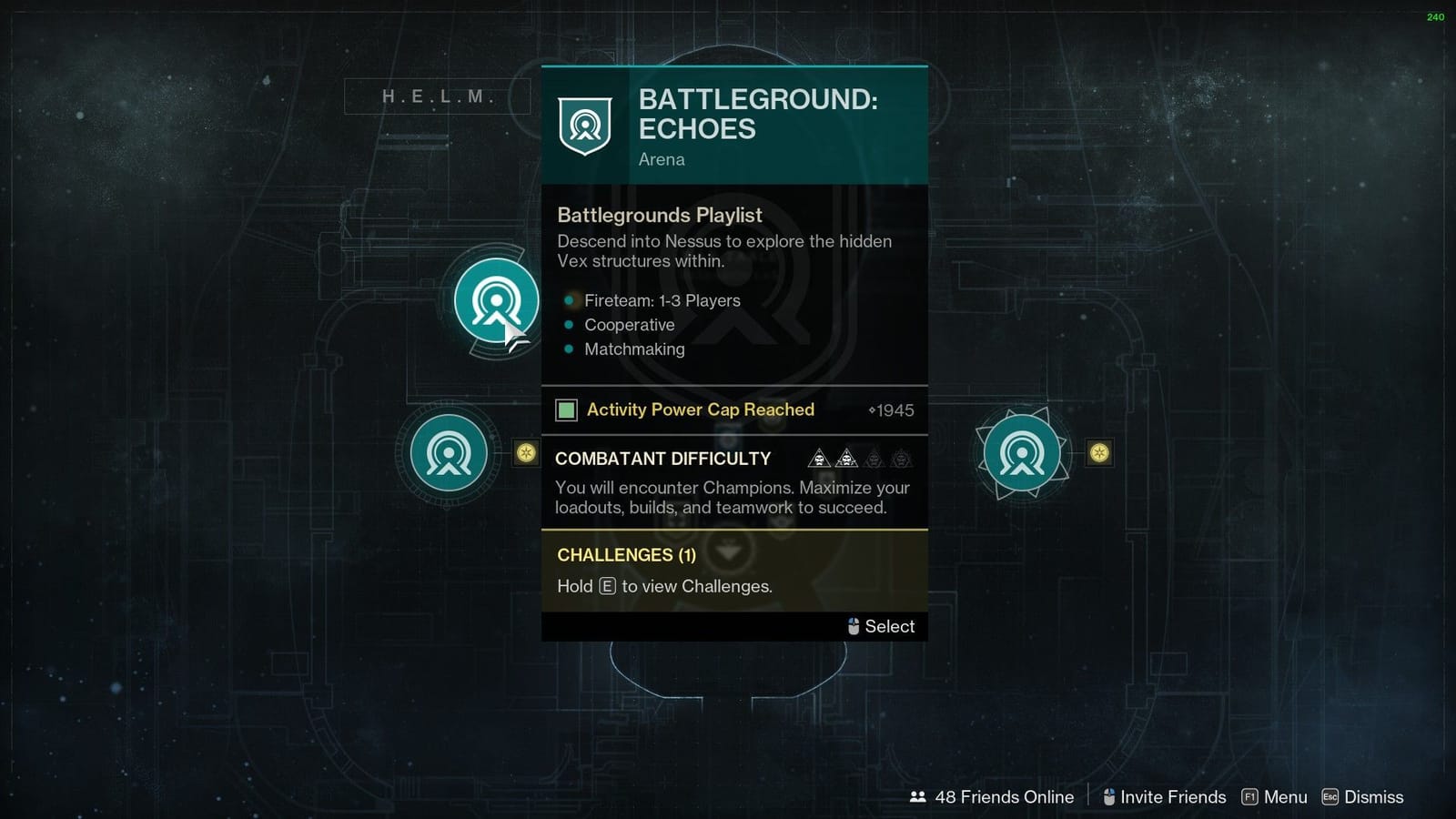1456x819 pixels.
Task: Select the second Champion difficulty skull icon
Action: click(847, 460)
